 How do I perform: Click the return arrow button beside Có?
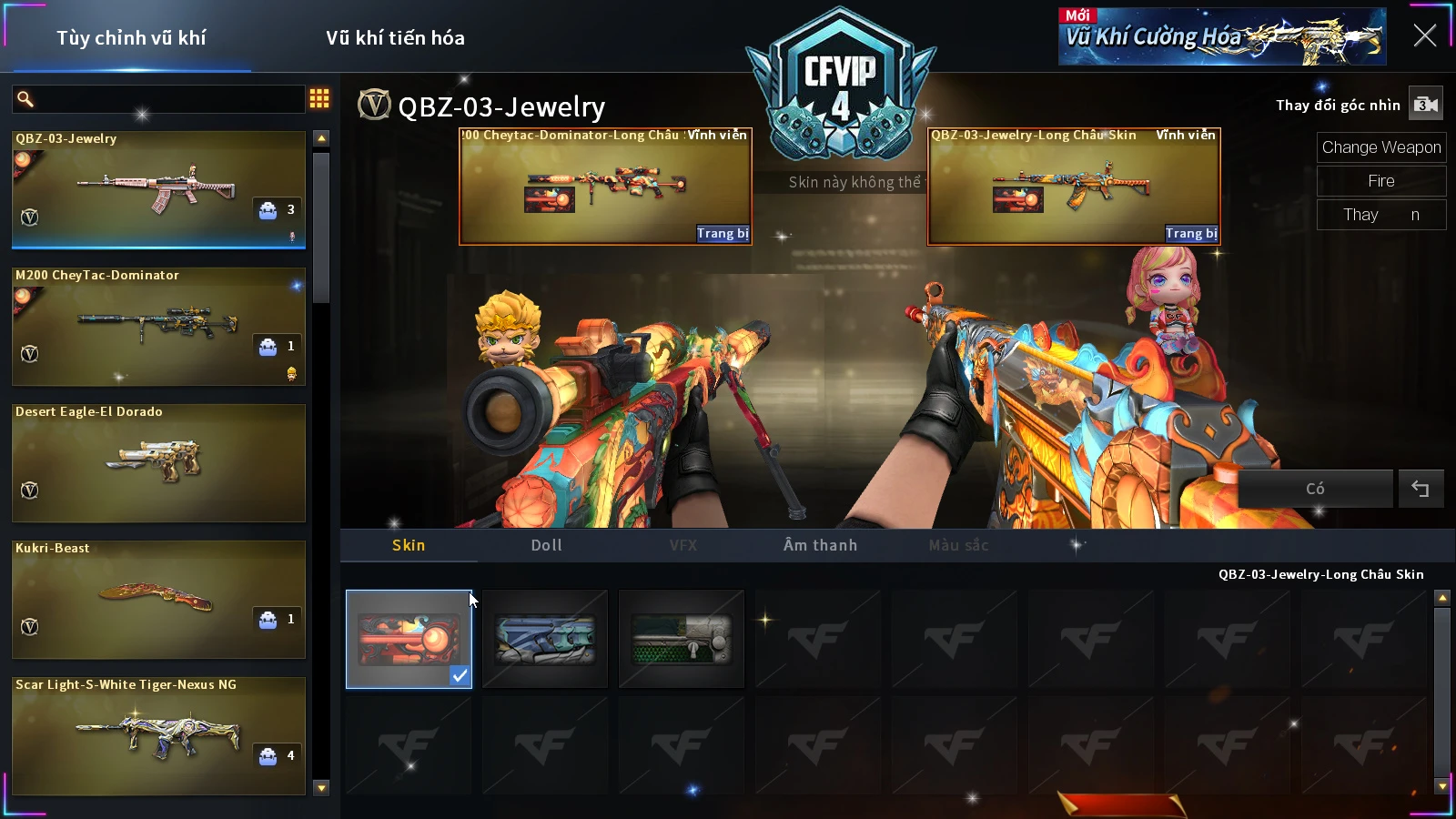1420,489
